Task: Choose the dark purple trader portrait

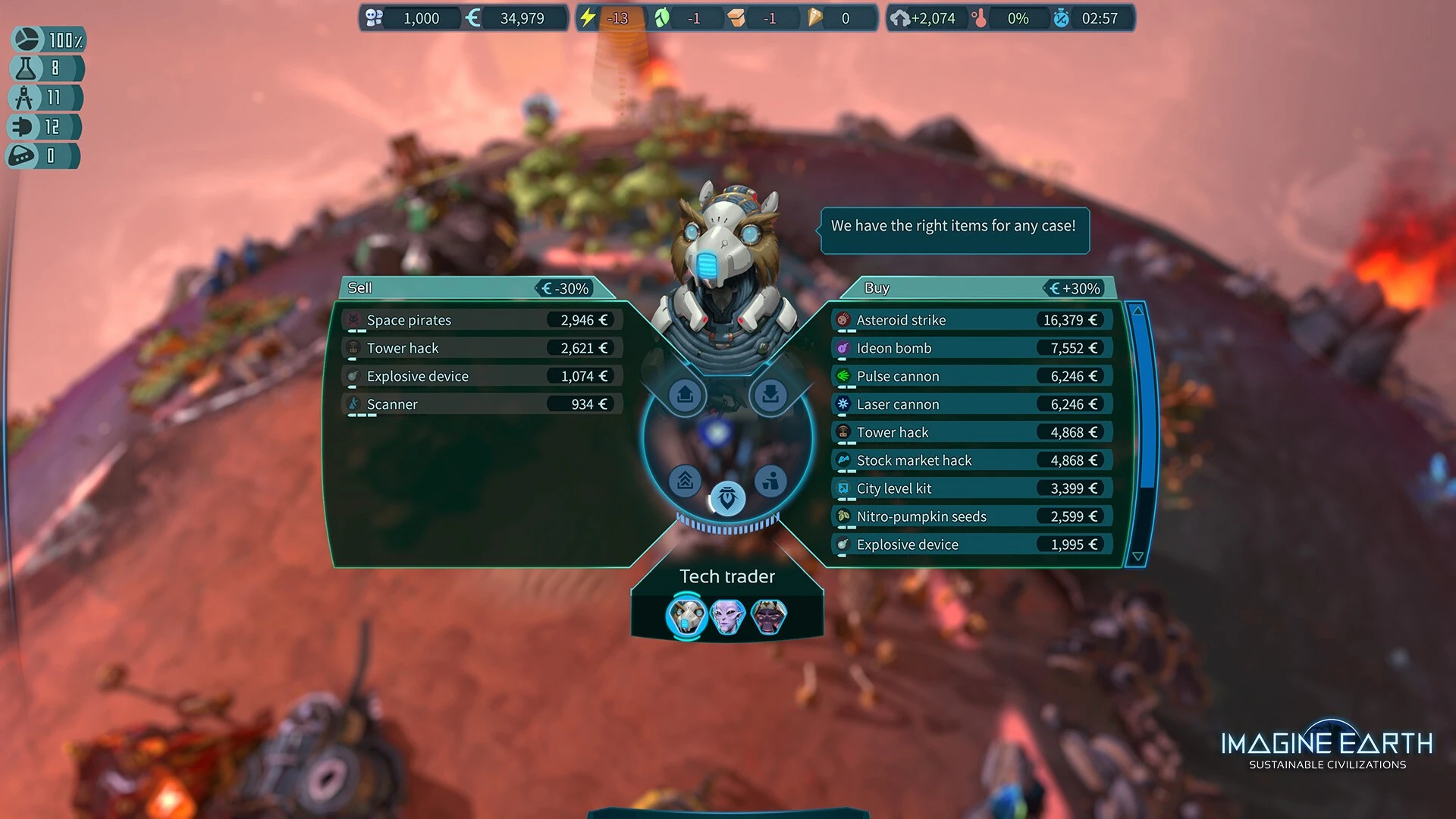Action: pyautogui.click(x=769, y=617)
